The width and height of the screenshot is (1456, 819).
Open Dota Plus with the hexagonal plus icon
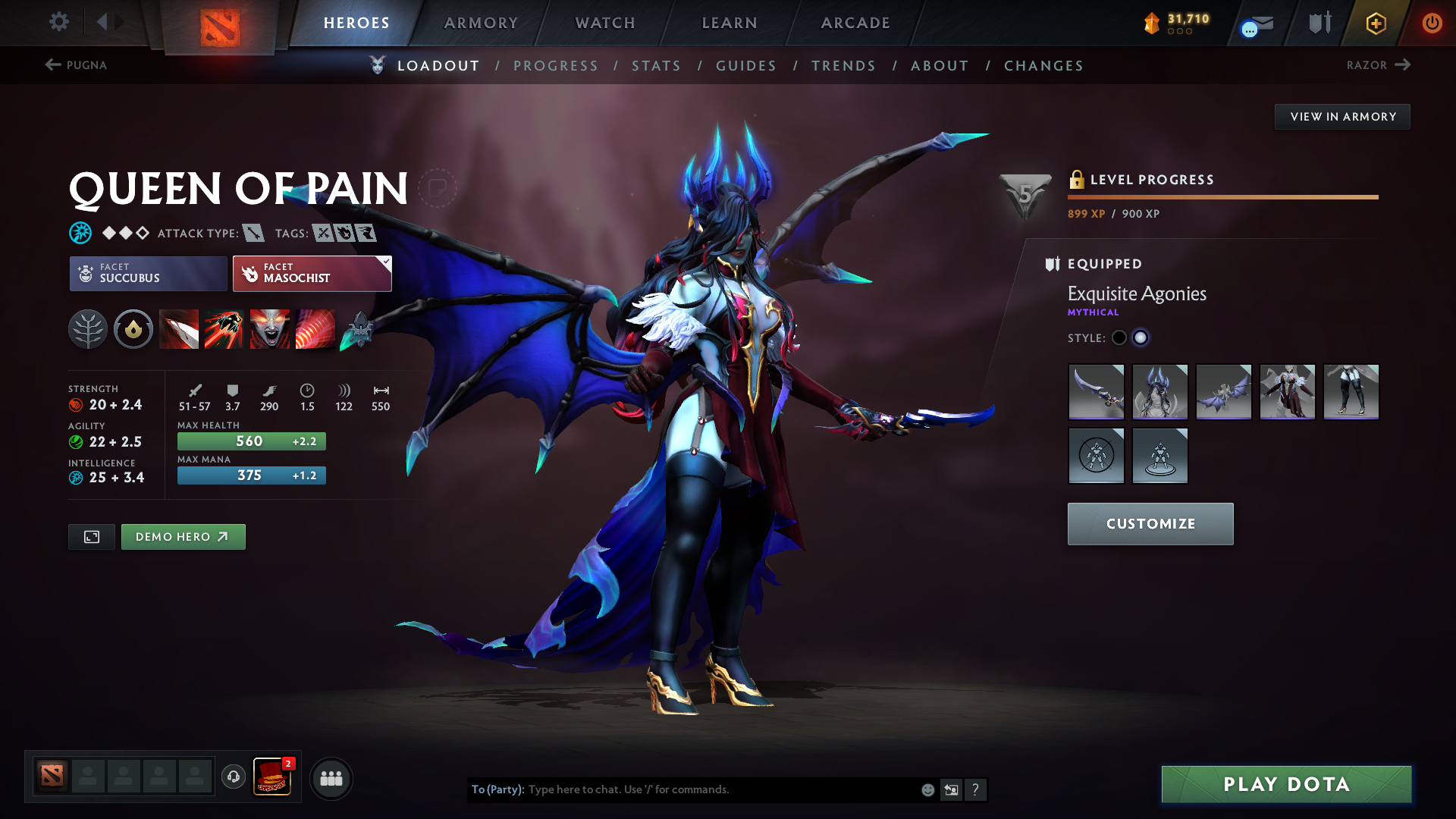click(1375, 23)
